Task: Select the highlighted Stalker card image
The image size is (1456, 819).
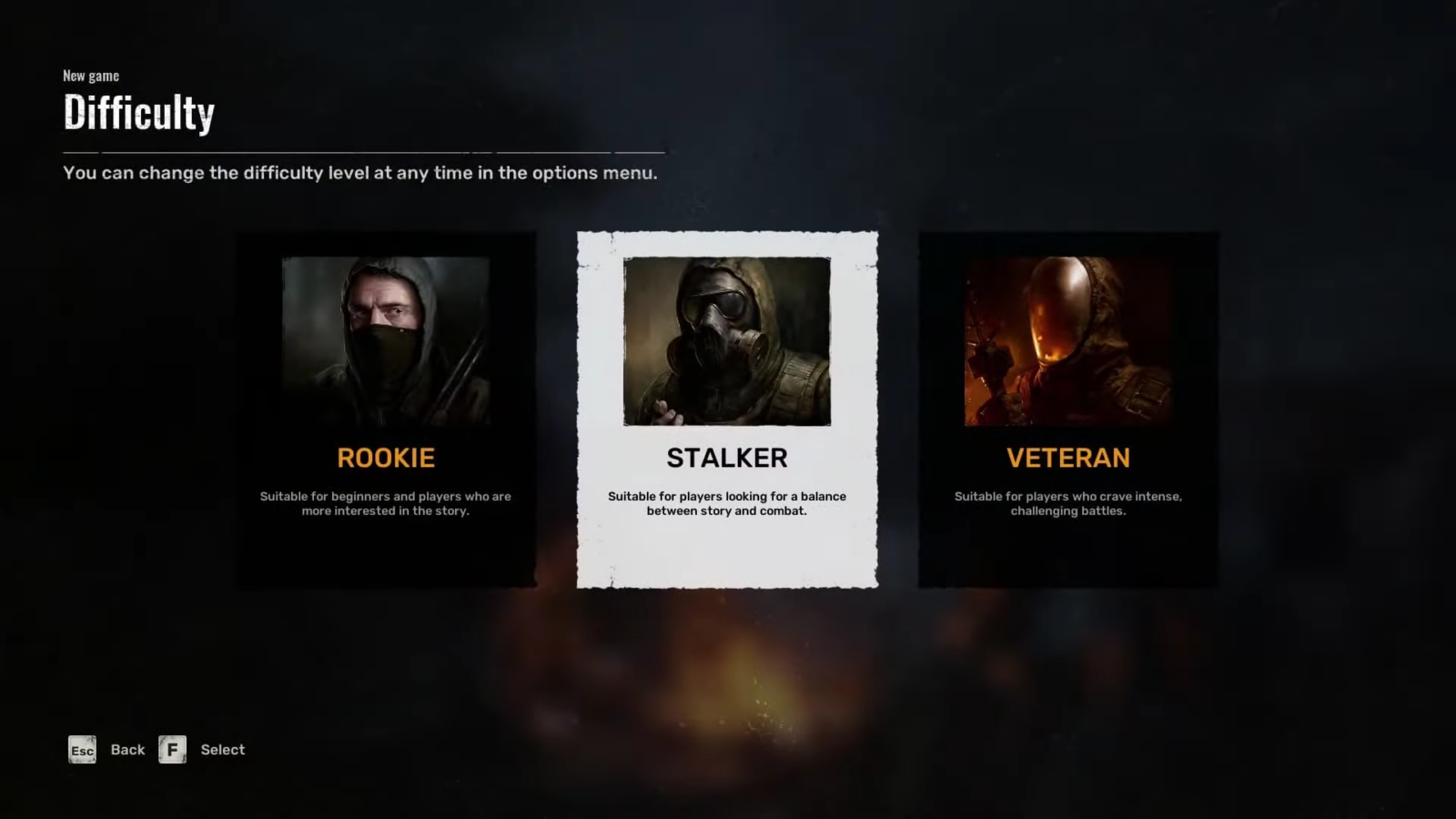Action: pos(727,341)
